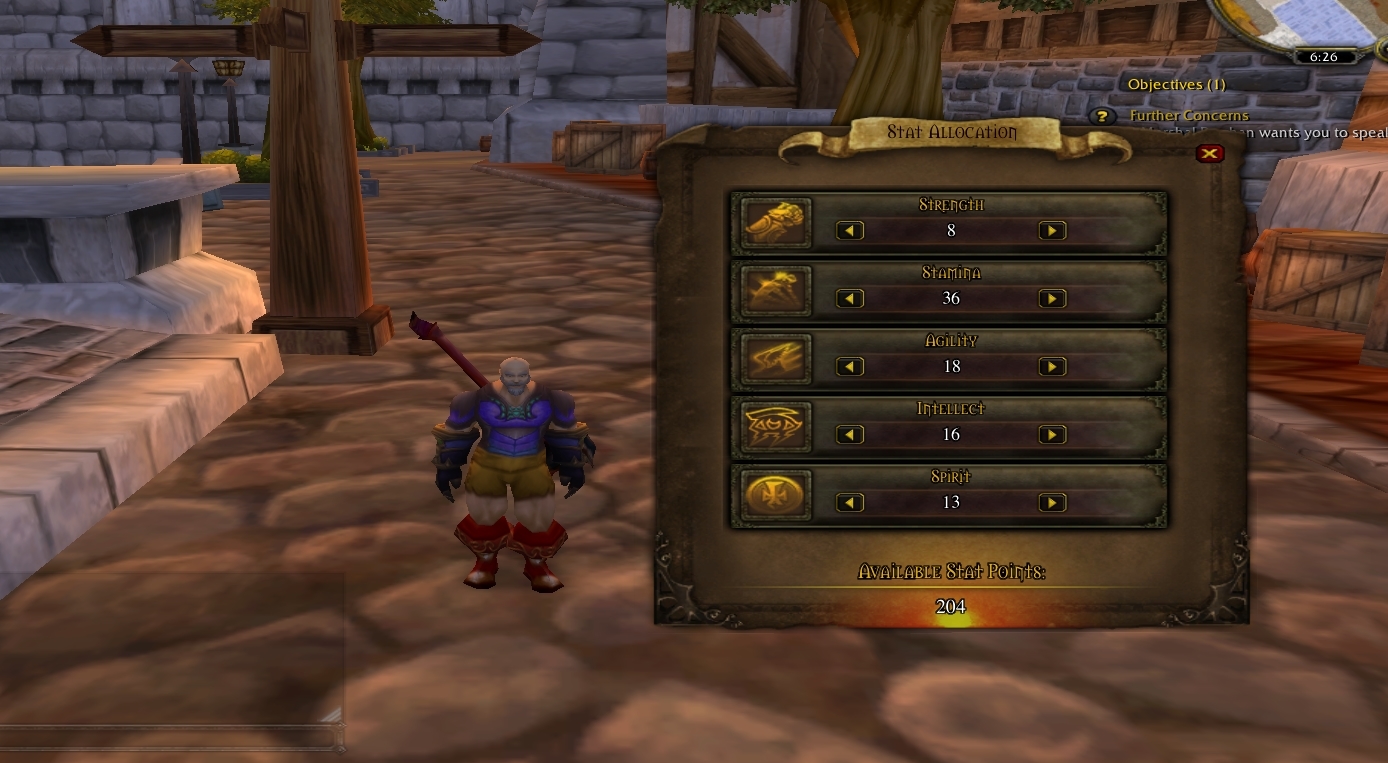
Task: Lower the Agility stat
Action: point(850,367)
